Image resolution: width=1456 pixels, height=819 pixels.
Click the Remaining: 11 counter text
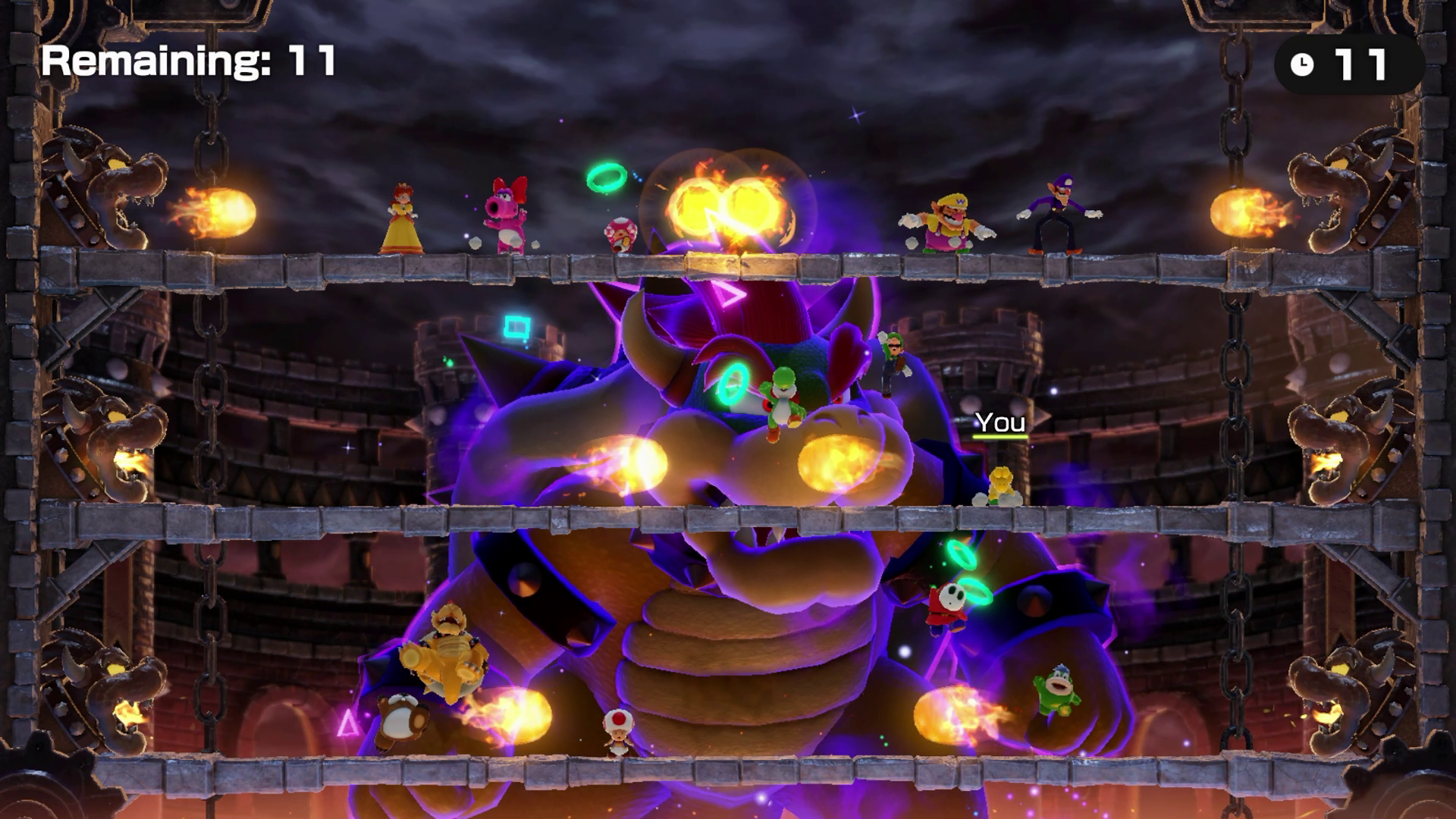[x=190, y=63]
